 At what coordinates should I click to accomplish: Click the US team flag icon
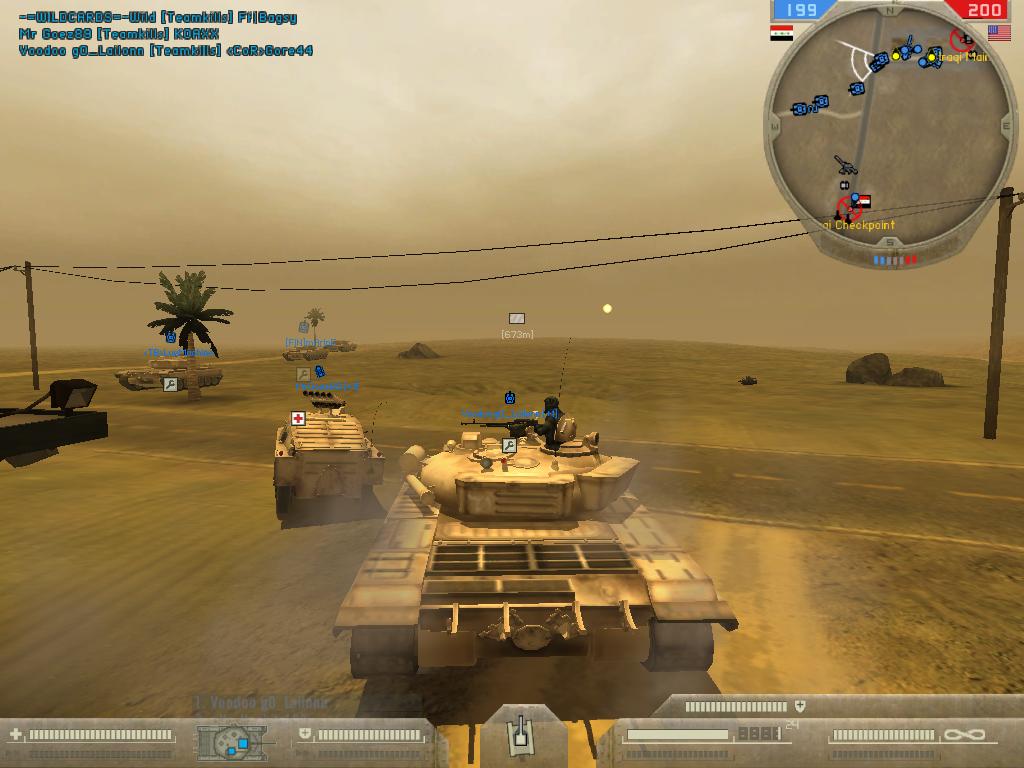tap(998, 33)
